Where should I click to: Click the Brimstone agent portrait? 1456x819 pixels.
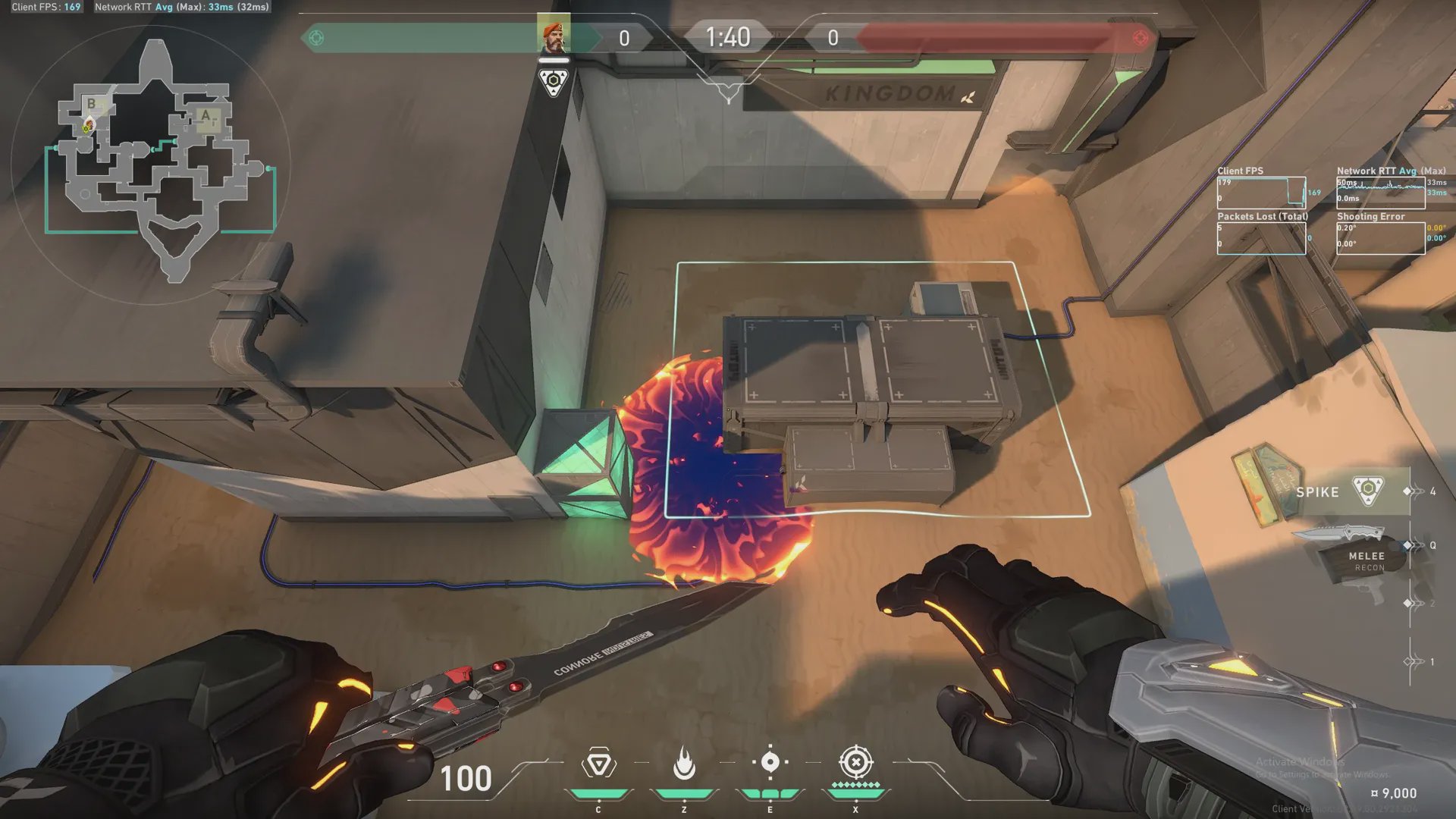pyautogui.click(x=554, y=36)
